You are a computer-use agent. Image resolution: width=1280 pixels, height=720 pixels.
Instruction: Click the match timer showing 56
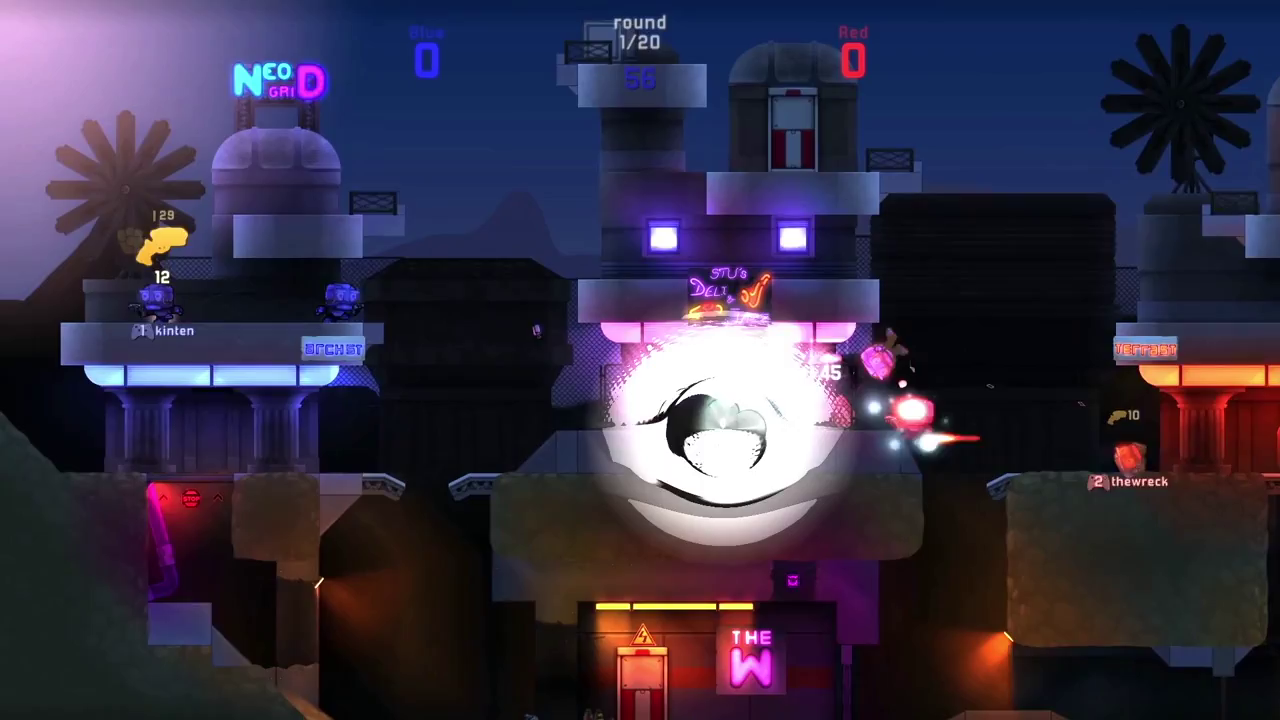coord(640,79)
